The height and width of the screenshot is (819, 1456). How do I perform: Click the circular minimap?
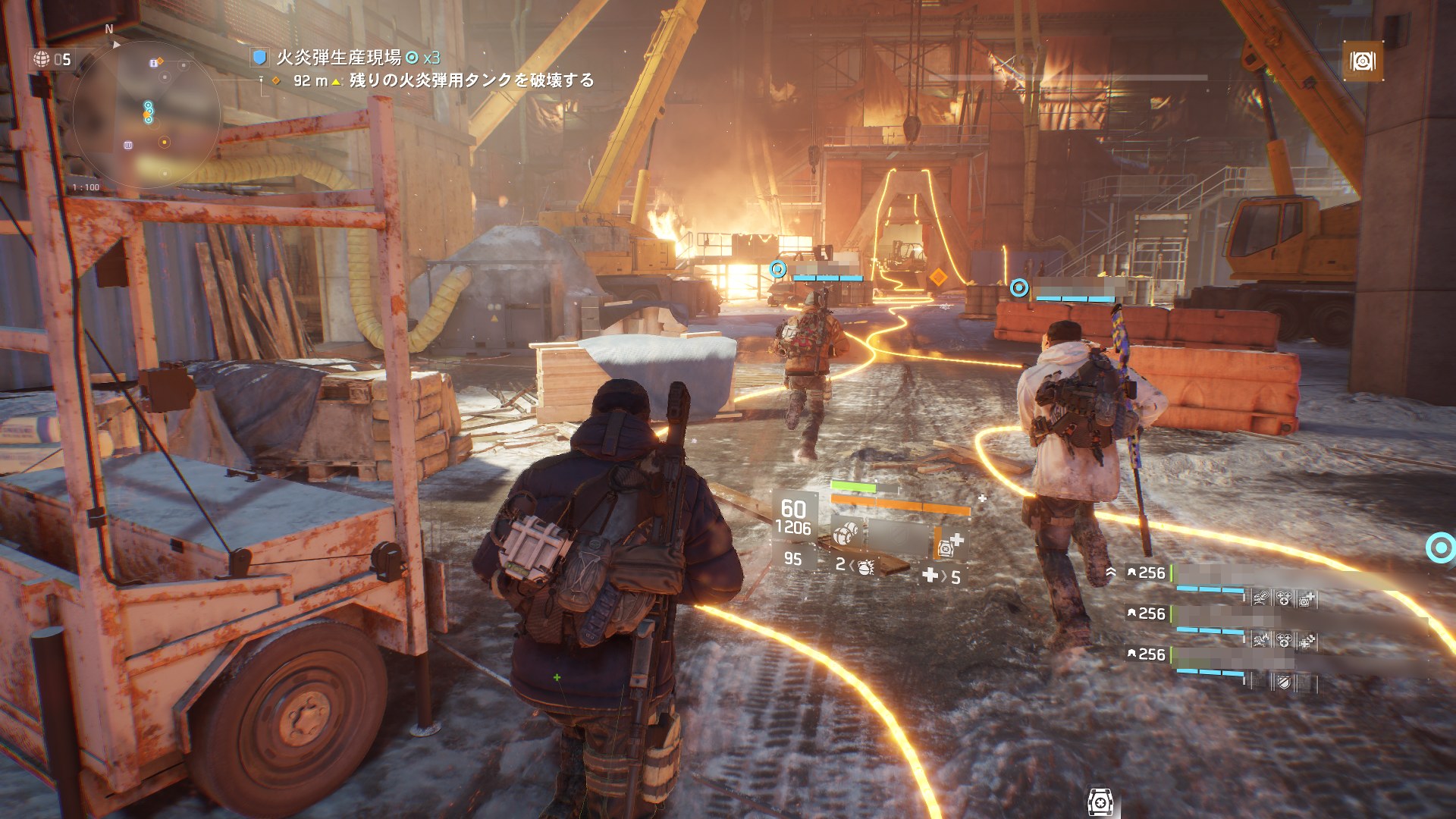[x=146, y=115]
